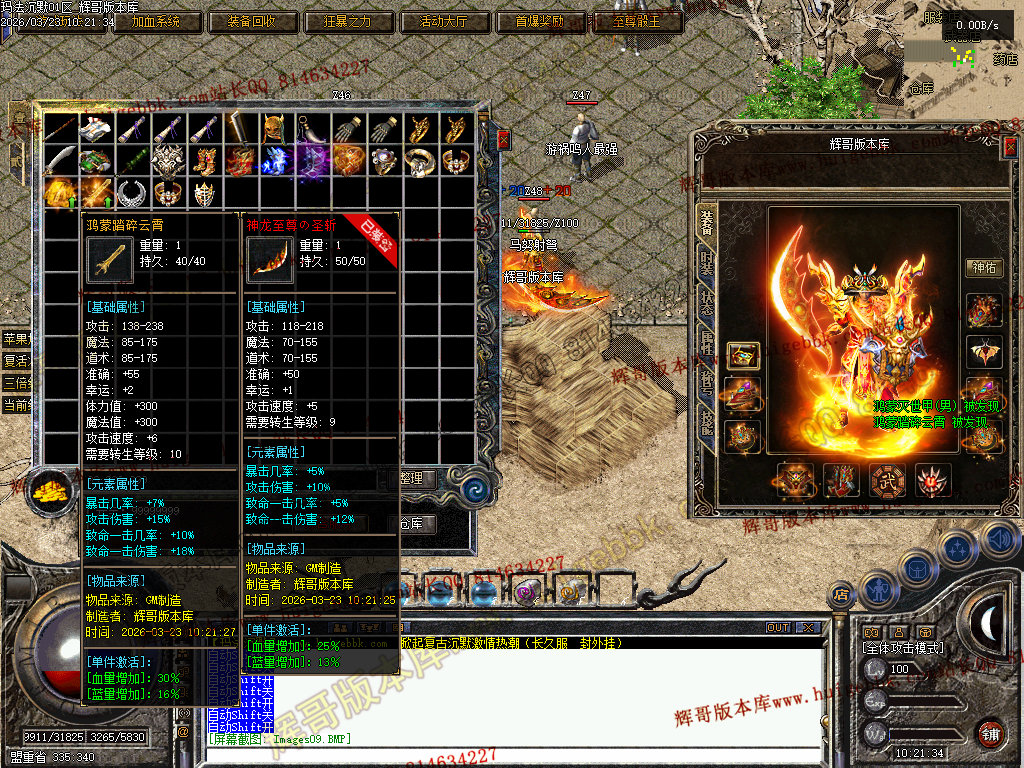This screenshot has width=1024, height=768.
Task: Open the 狂暴之力 menu button
Action: click(x=347, y=21)
